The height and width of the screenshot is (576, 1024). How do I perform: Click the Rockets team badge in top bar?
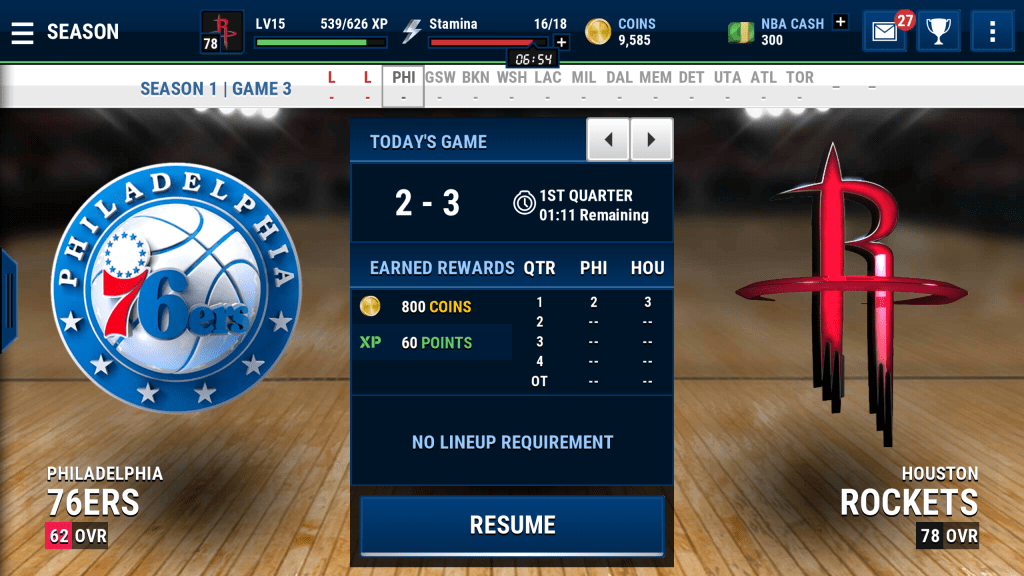(222, 32)
